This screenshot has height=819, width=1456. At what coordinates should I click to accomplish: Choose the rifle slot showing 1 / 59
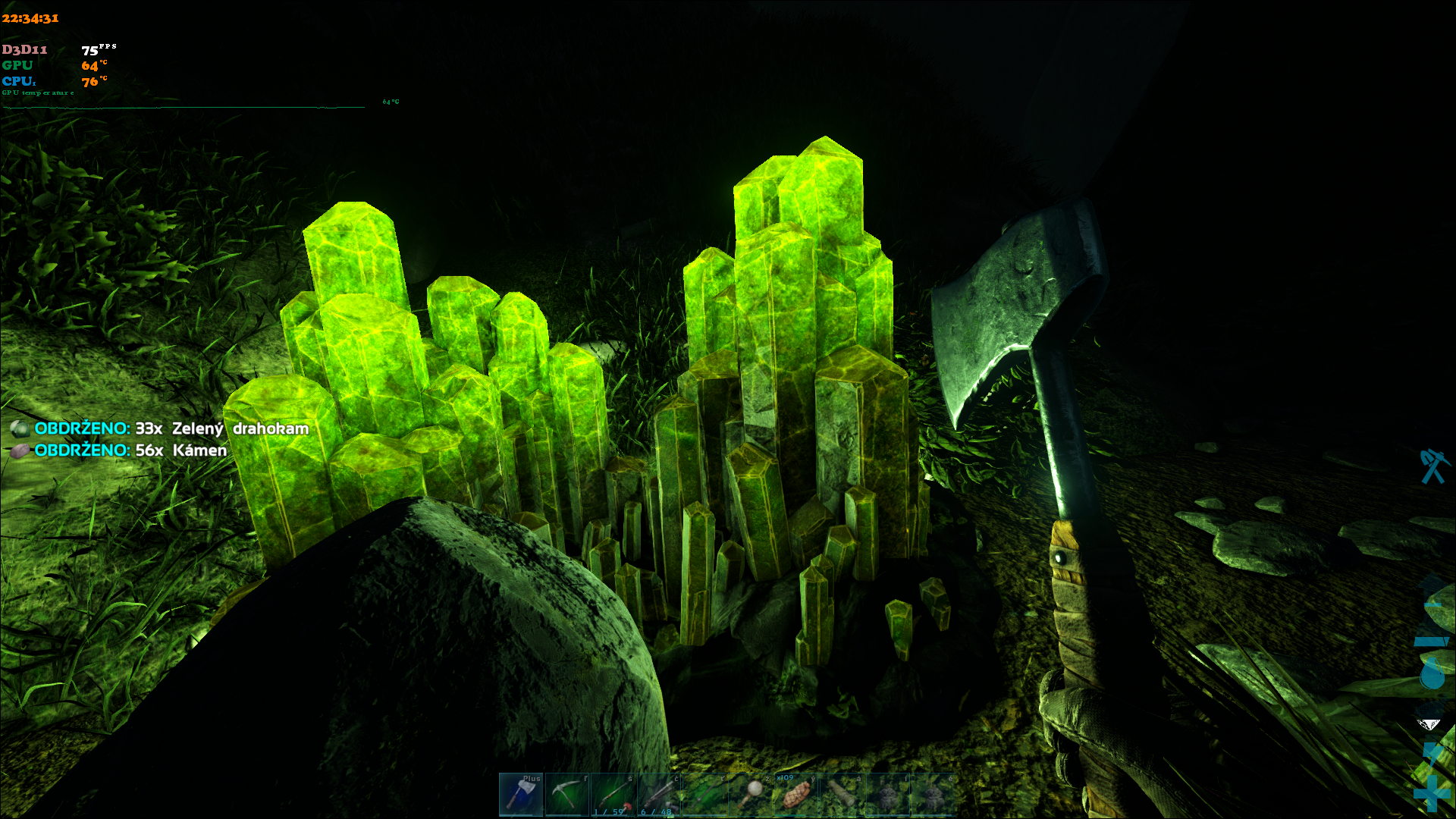pos(613,794)
